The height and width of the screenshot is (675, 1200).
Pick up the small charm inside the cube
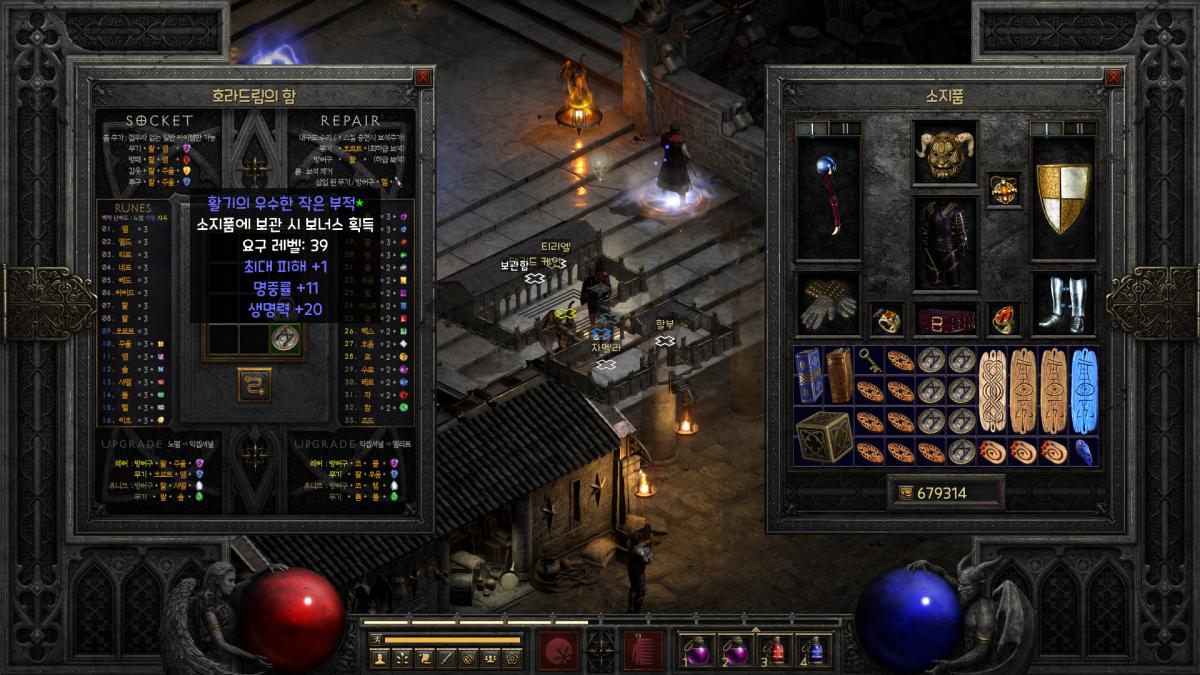(x=285, y=337)
